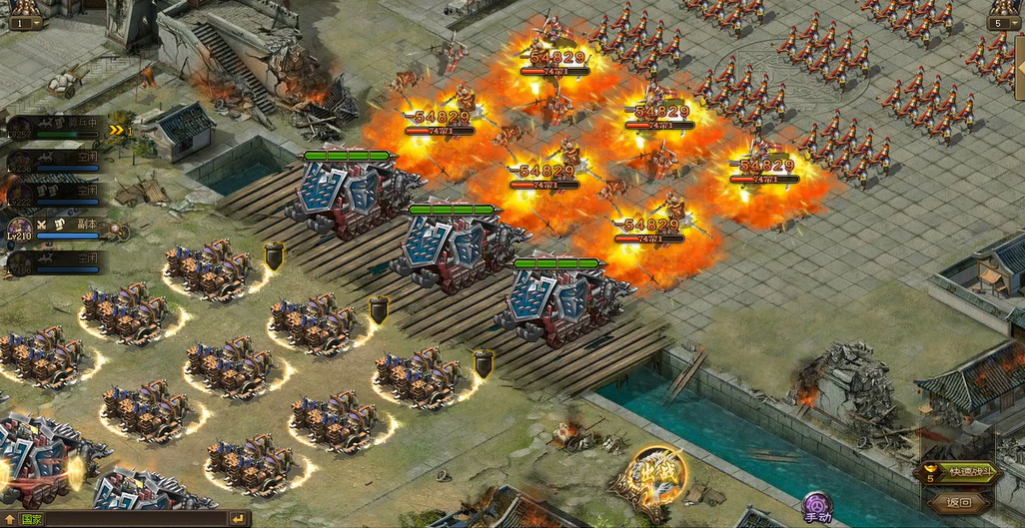This screenshot has width=1025, height=528.
Task: Click the 快速战斗 quick battle button
Action: (x=964, y=472)
